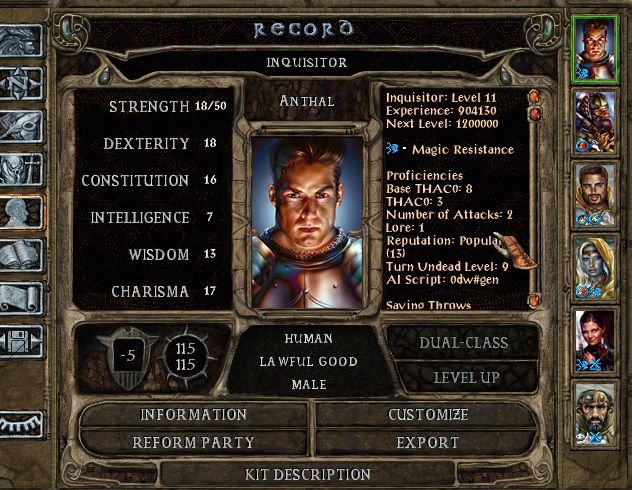The height and width of the screenshot is (490, 632).
Task: Select the helmeted armored party member portrait
Action: [x=596, y=122]
